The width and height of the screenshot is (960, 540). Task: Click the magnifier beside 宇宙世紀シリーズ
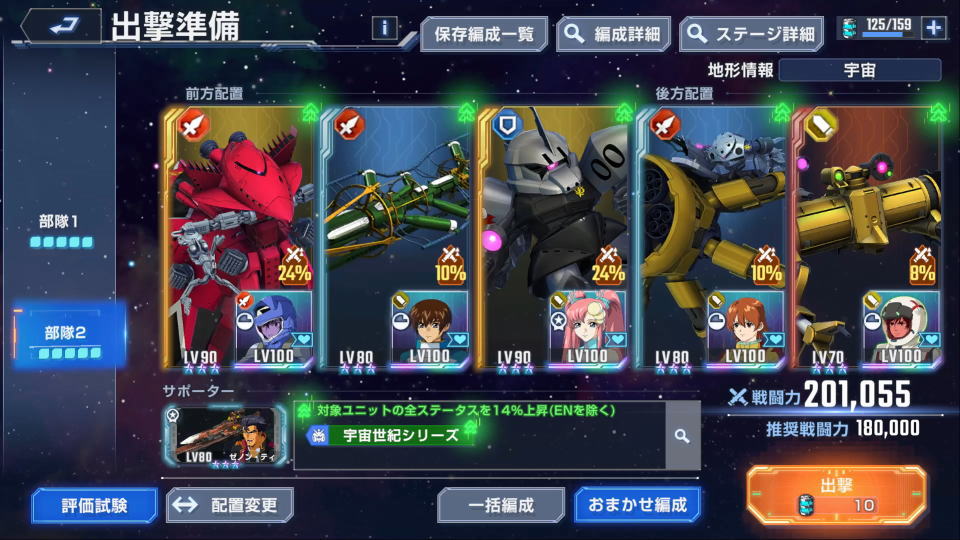[x=682, y=436]
